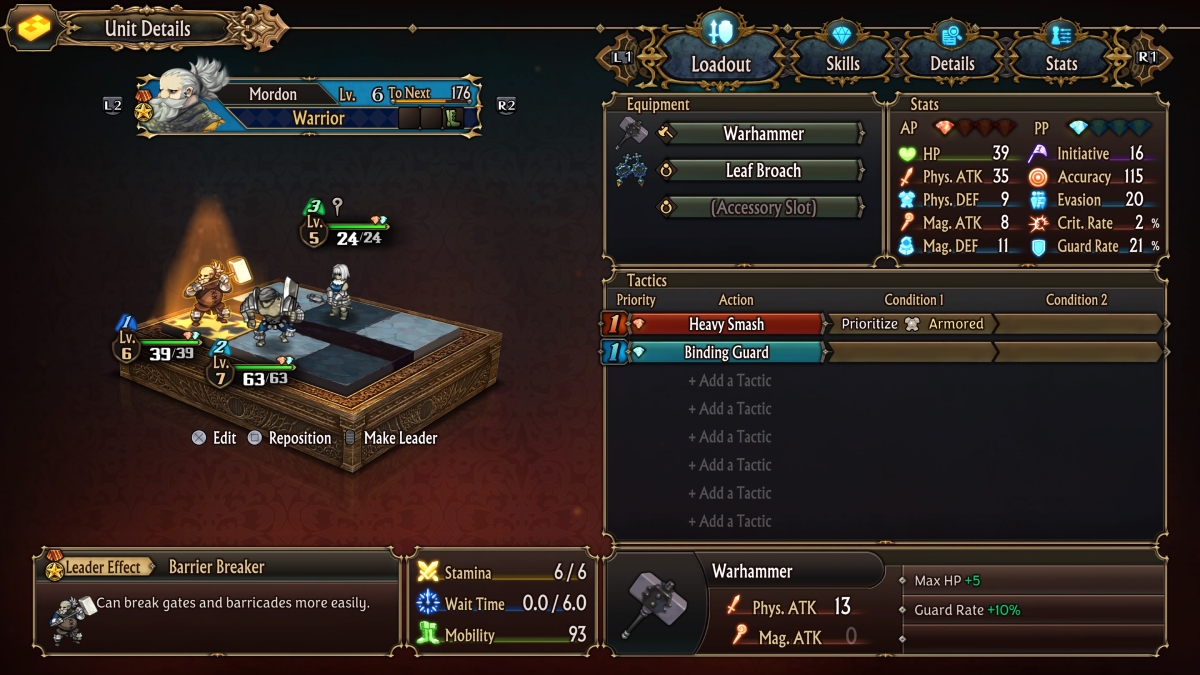
Task: Show the Details tab
Action: [951, 63]
